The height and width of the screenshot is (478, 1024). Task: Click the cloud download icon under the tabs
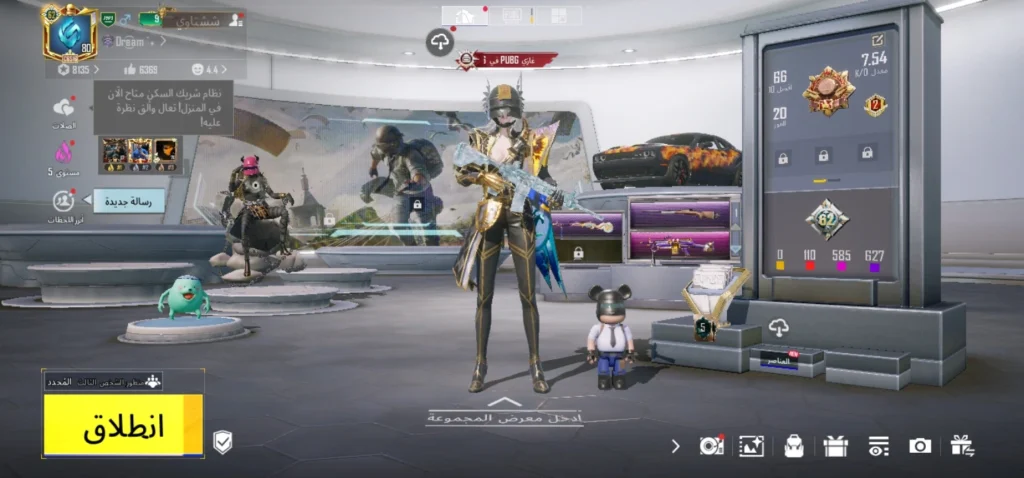[440, 42]
